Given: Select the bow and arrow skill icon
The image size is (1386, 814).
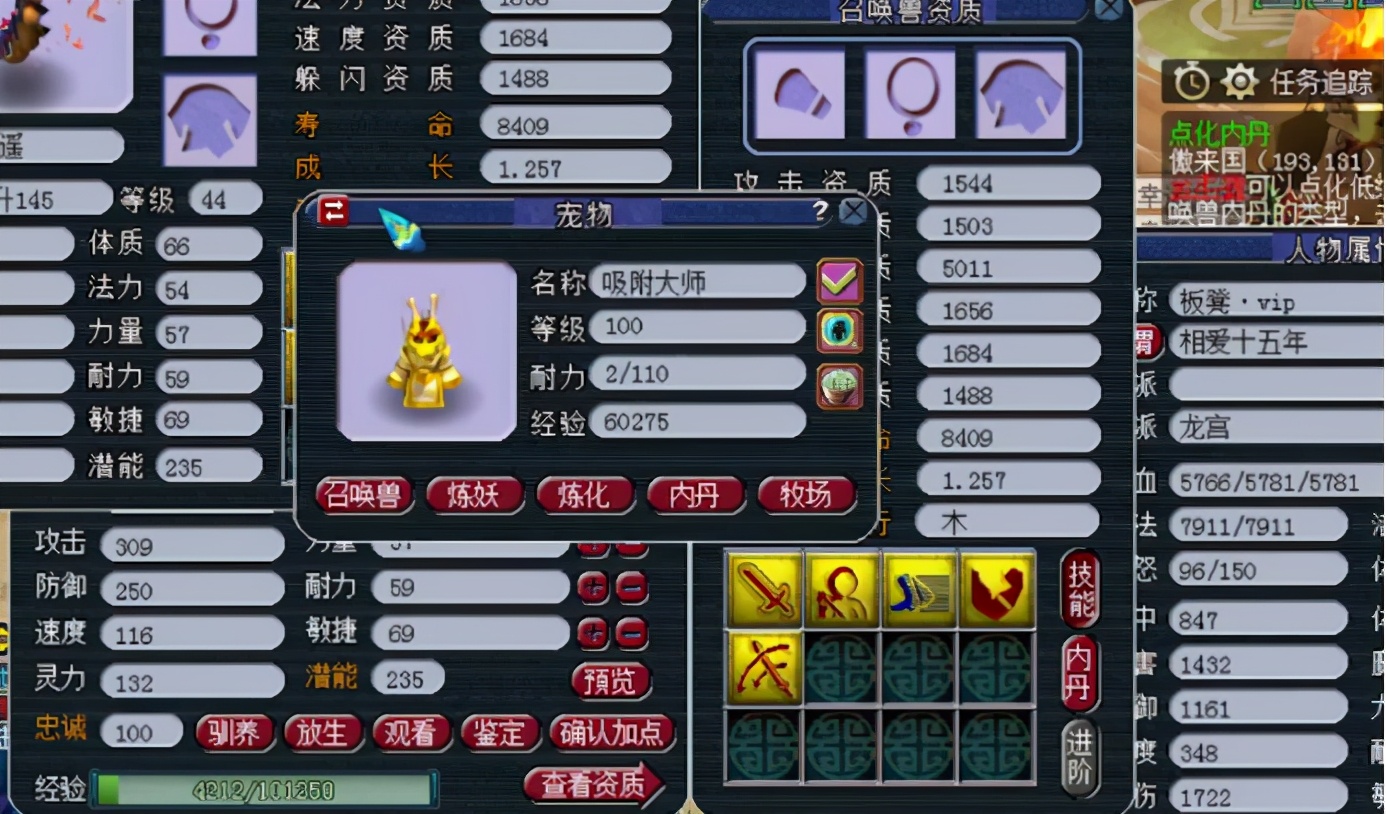Looking at the screenshot, I should 765,667.
